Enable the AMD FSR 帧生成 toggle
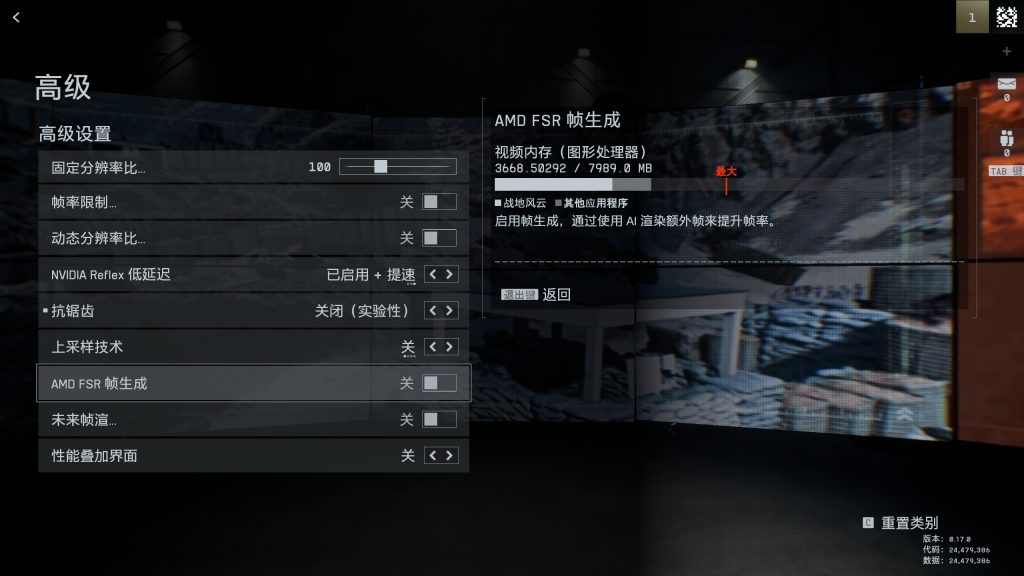Image resolution: width=1024 pixels, height=576 pixels. pos(439,383)
